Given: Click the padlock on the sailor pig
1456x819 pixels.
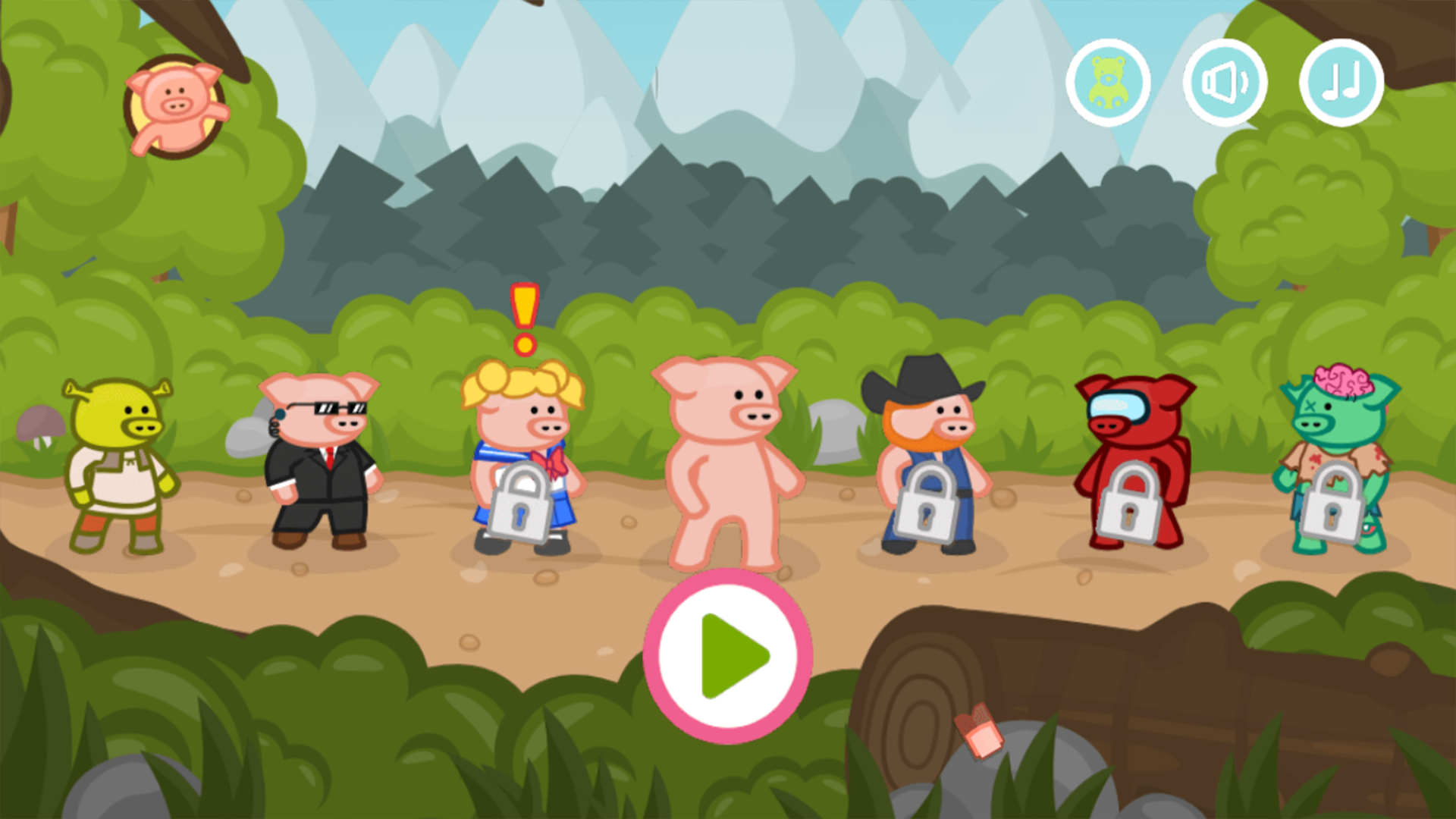Looking at the screenshot, I should (x=523, y=504).
